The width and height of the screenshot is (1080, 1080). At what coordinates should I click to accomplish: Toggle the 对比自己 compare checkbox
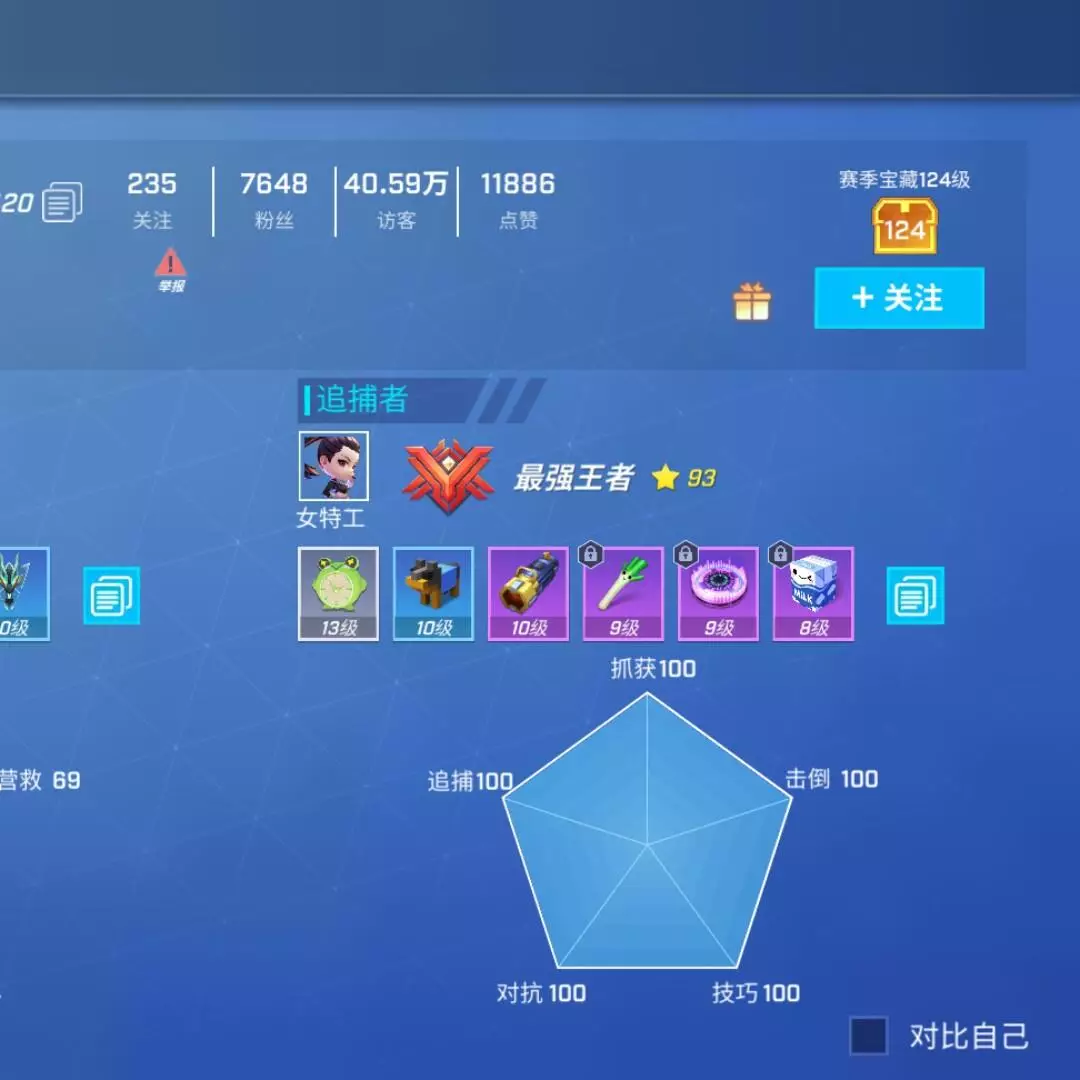[868, 1036]
